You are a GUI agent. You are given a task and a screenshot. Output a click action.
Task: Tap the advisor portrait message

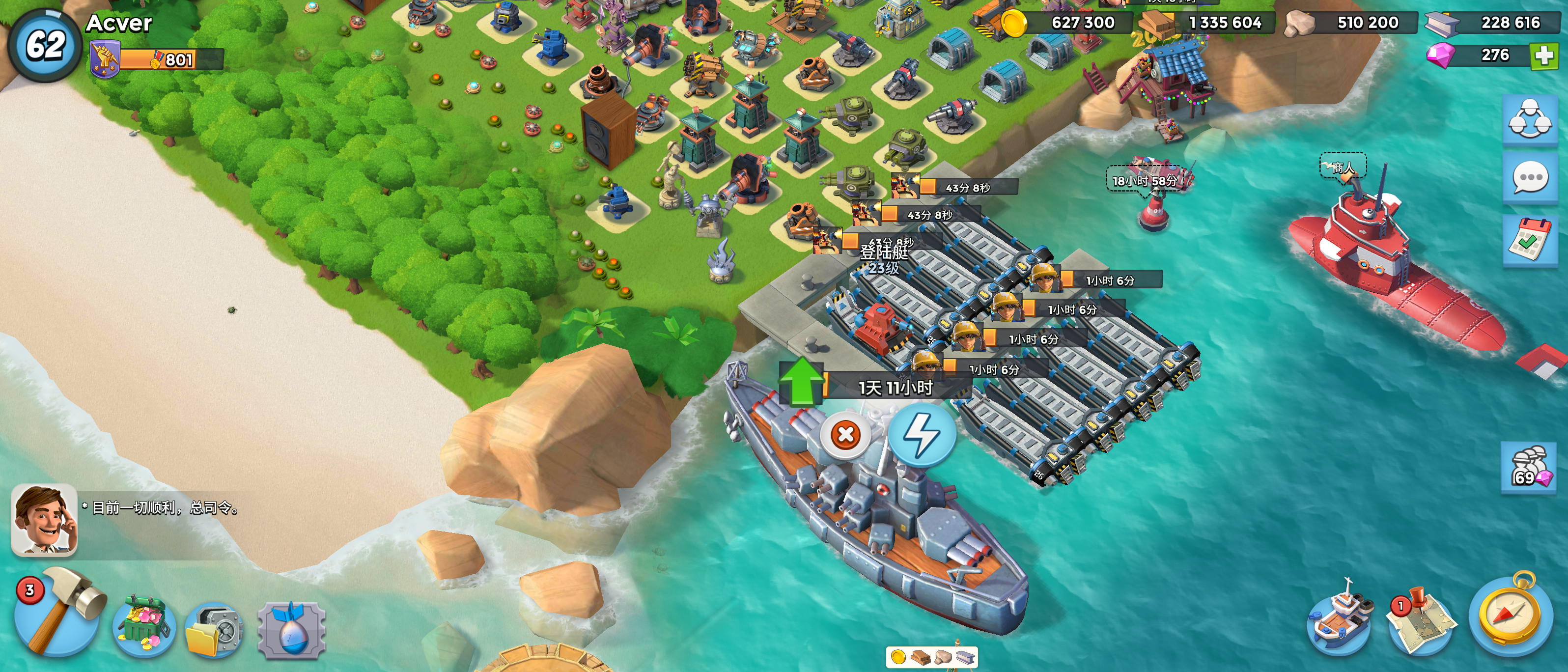44,520
